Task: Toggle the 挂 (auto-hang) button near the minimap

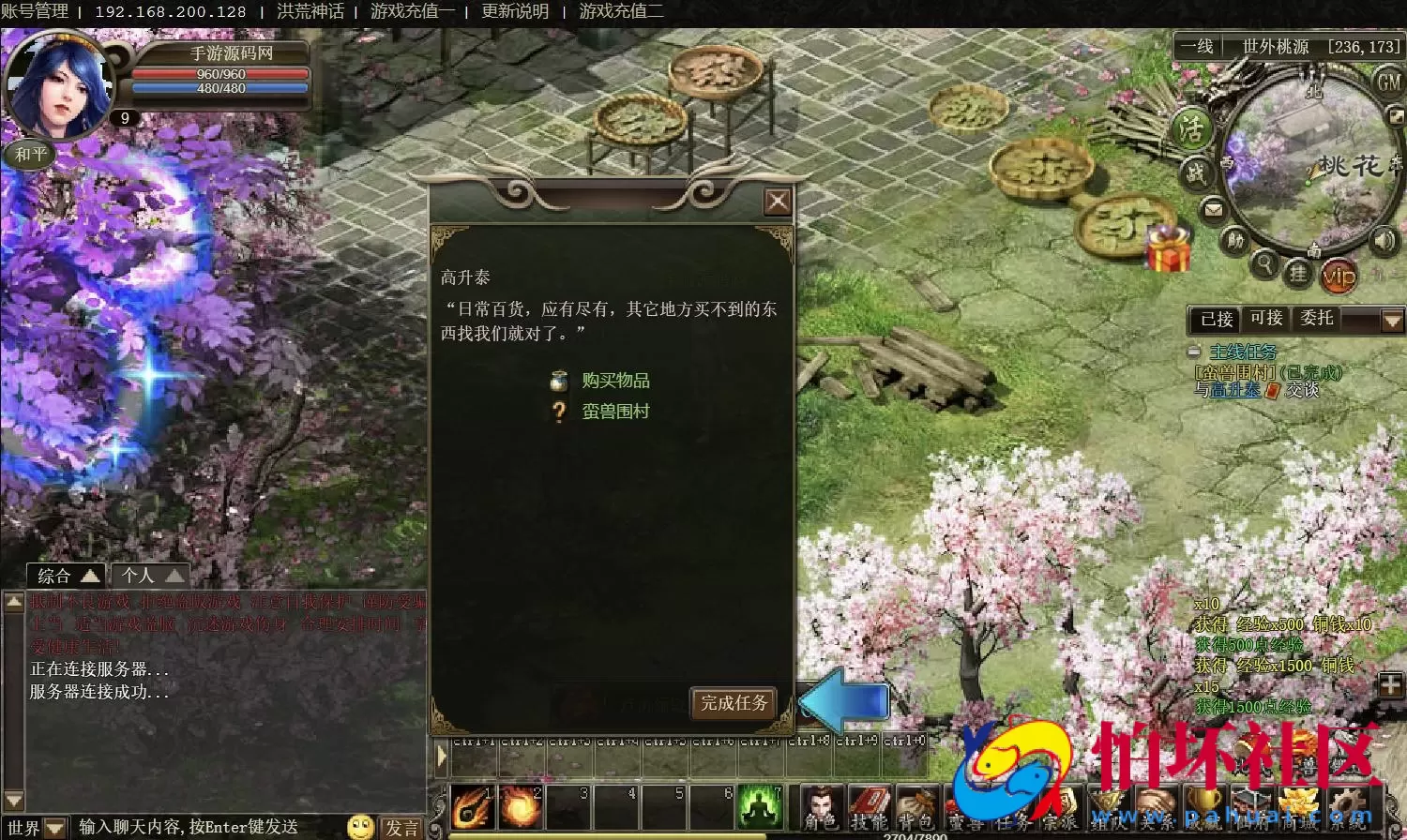Action: [1300, 273]
